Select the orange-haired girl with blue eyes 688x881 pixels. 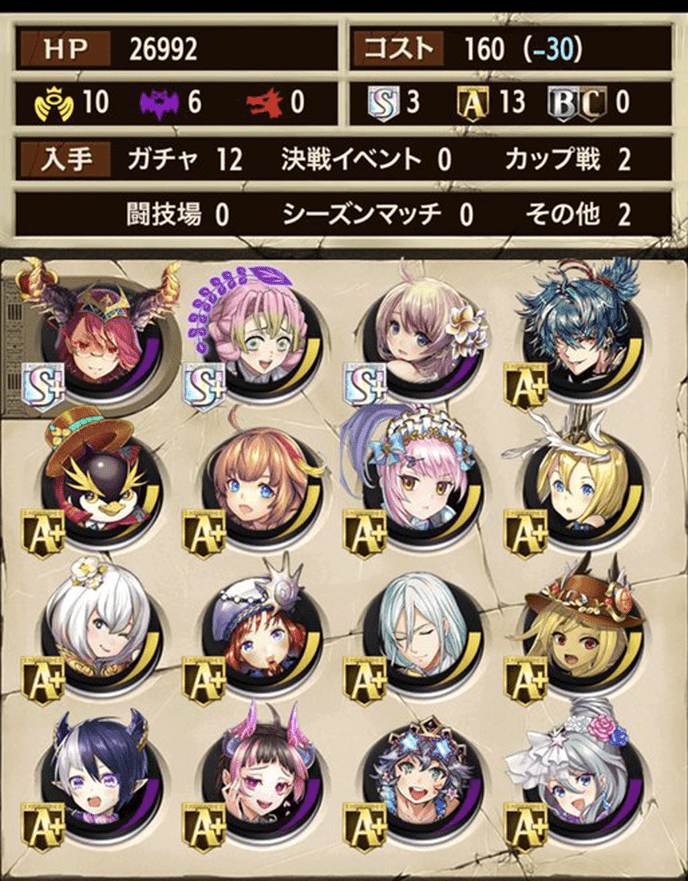point(254,482)
